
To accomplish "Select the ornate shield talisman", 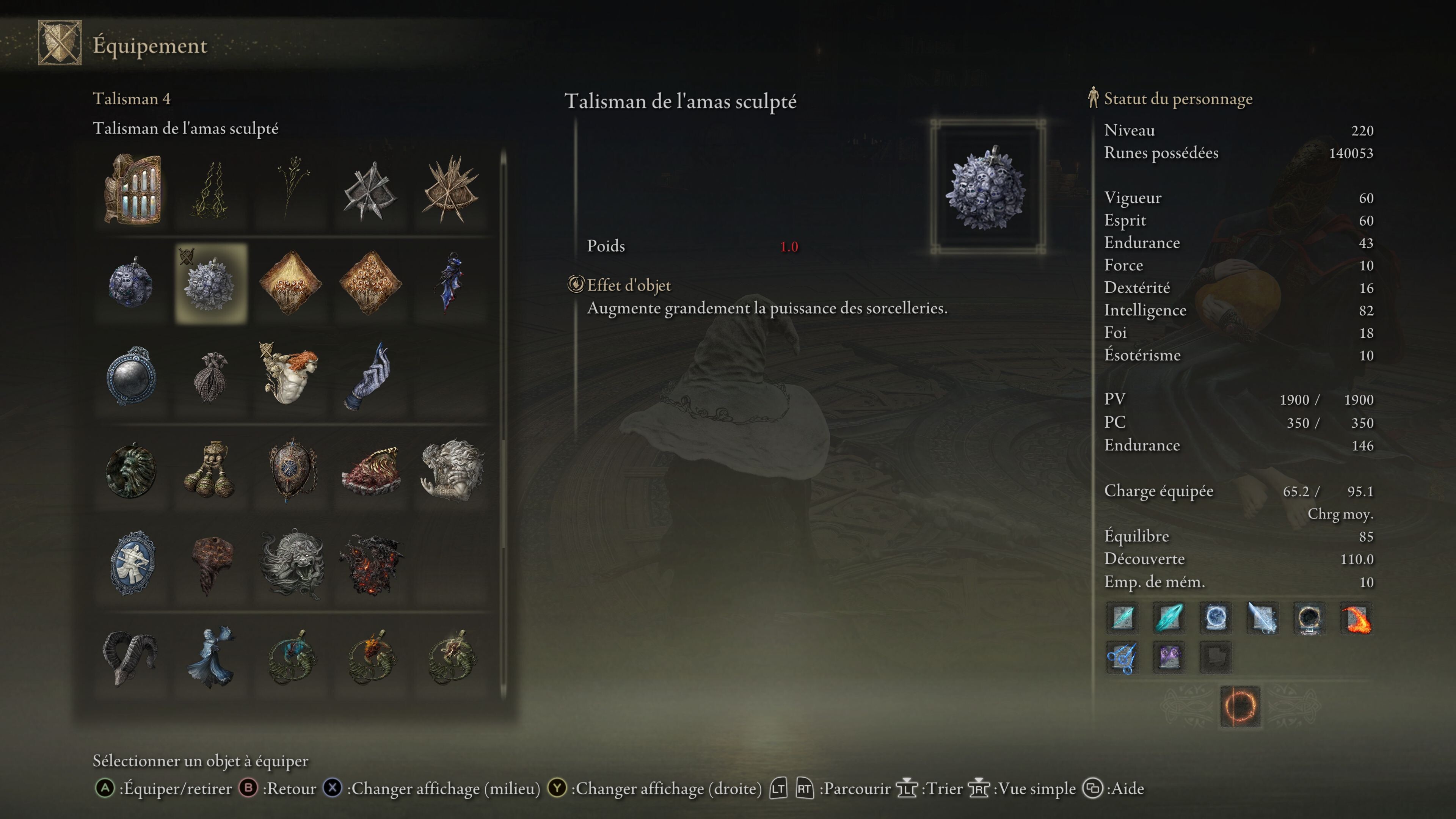I will pyautogui.click(x=292, y=469).
